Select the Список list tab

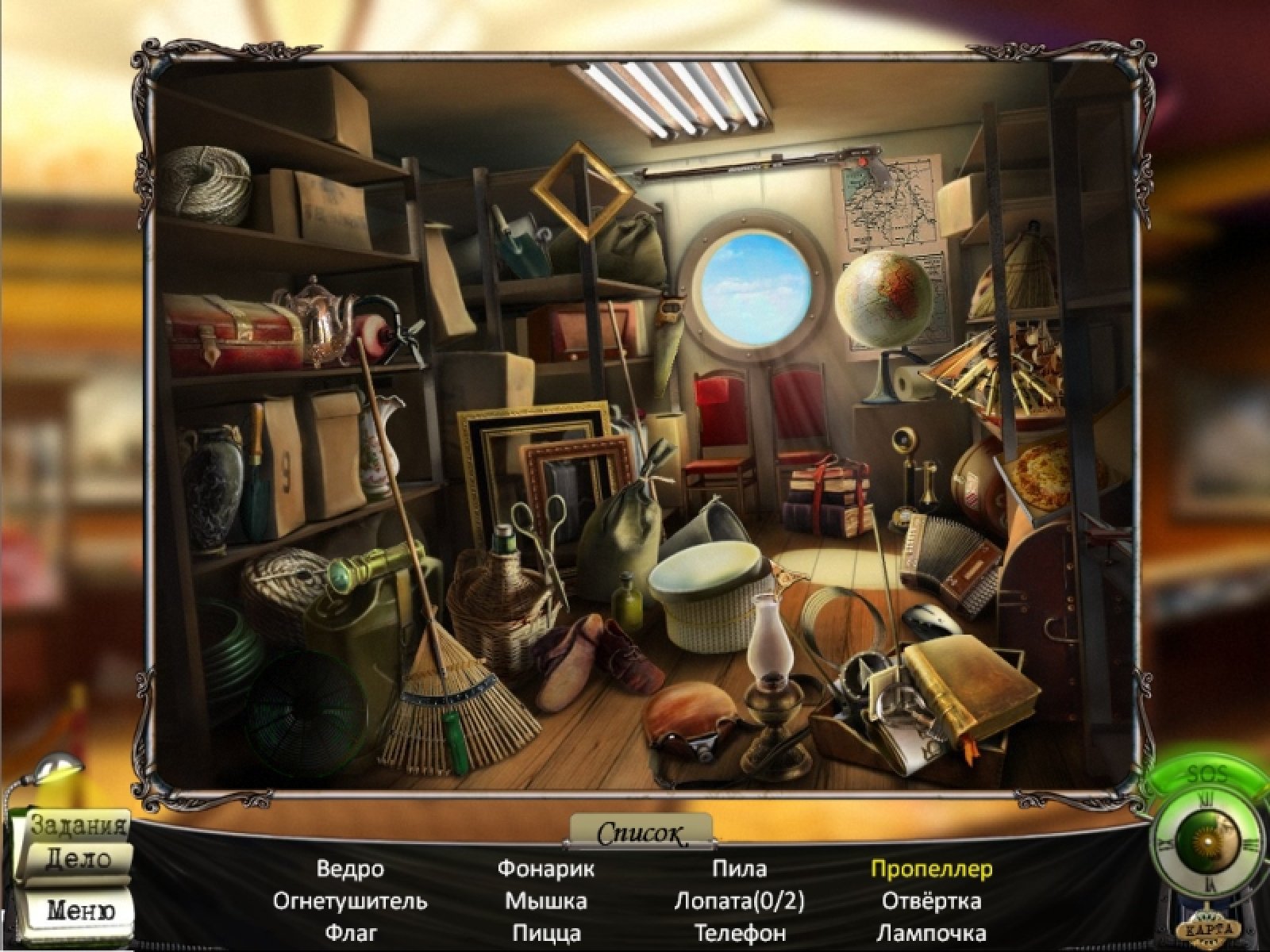tap(641, 833)
